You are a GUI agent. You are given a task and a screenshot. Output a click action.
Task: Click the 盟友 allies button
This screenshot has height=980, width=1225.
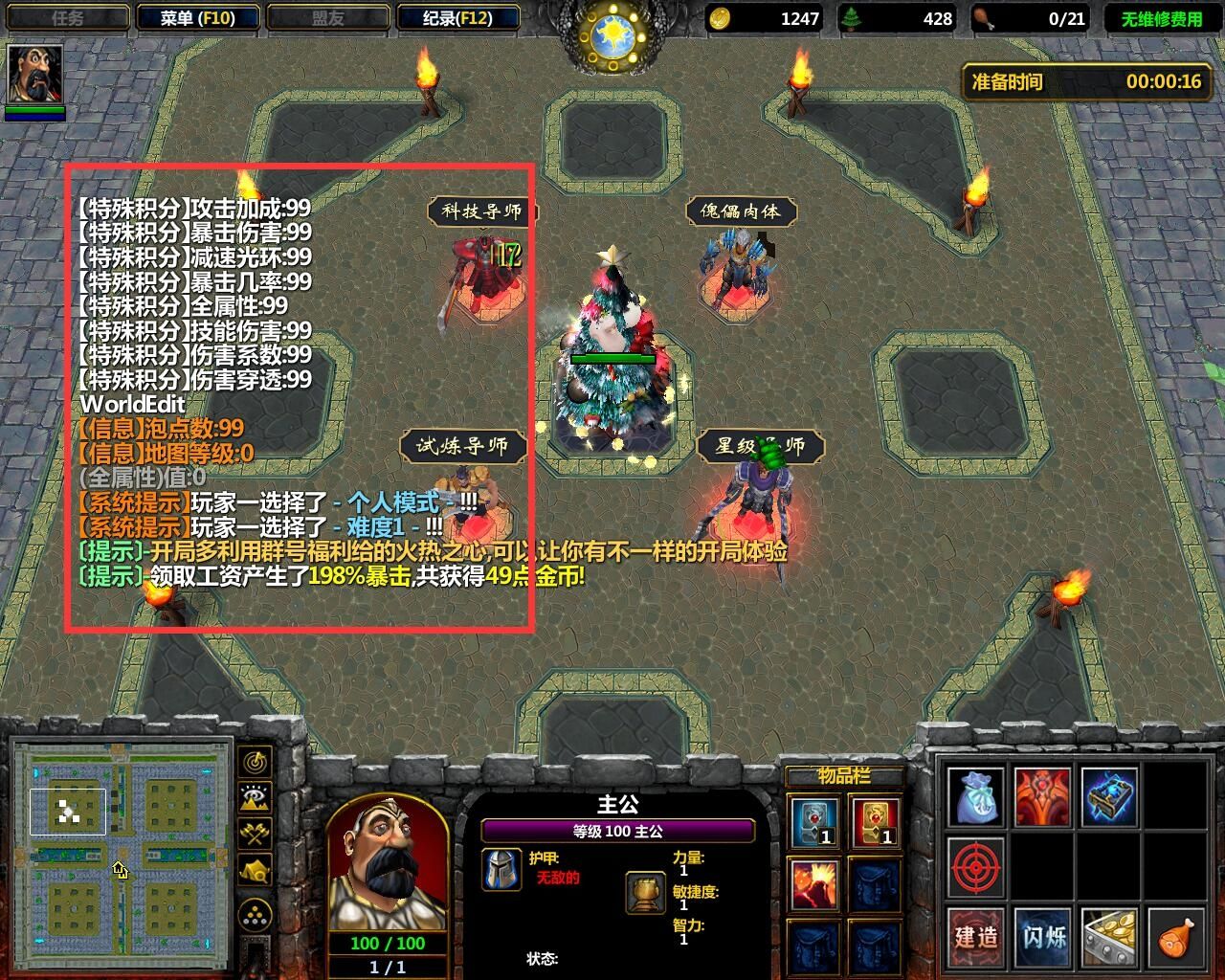point(330,16)
